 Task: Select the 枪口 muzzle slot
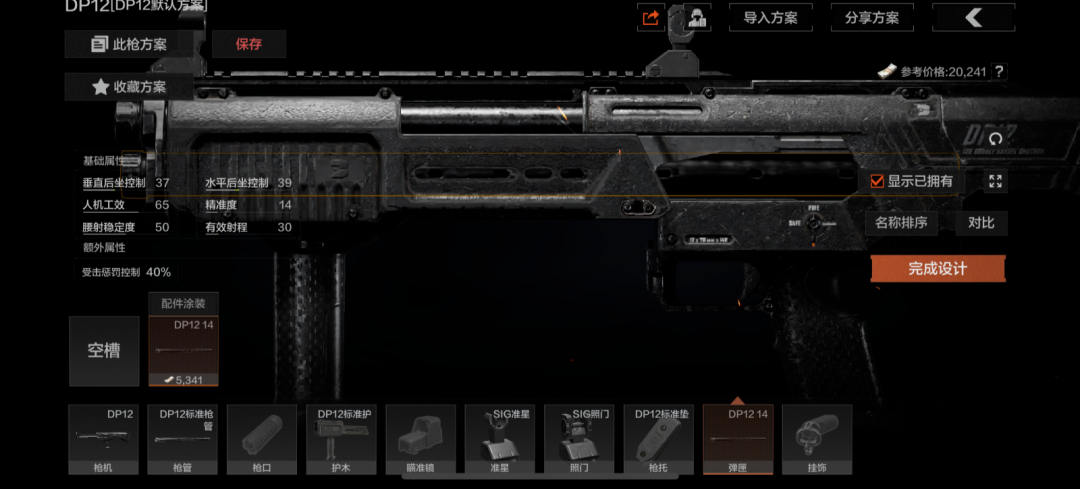pos(262,439)
